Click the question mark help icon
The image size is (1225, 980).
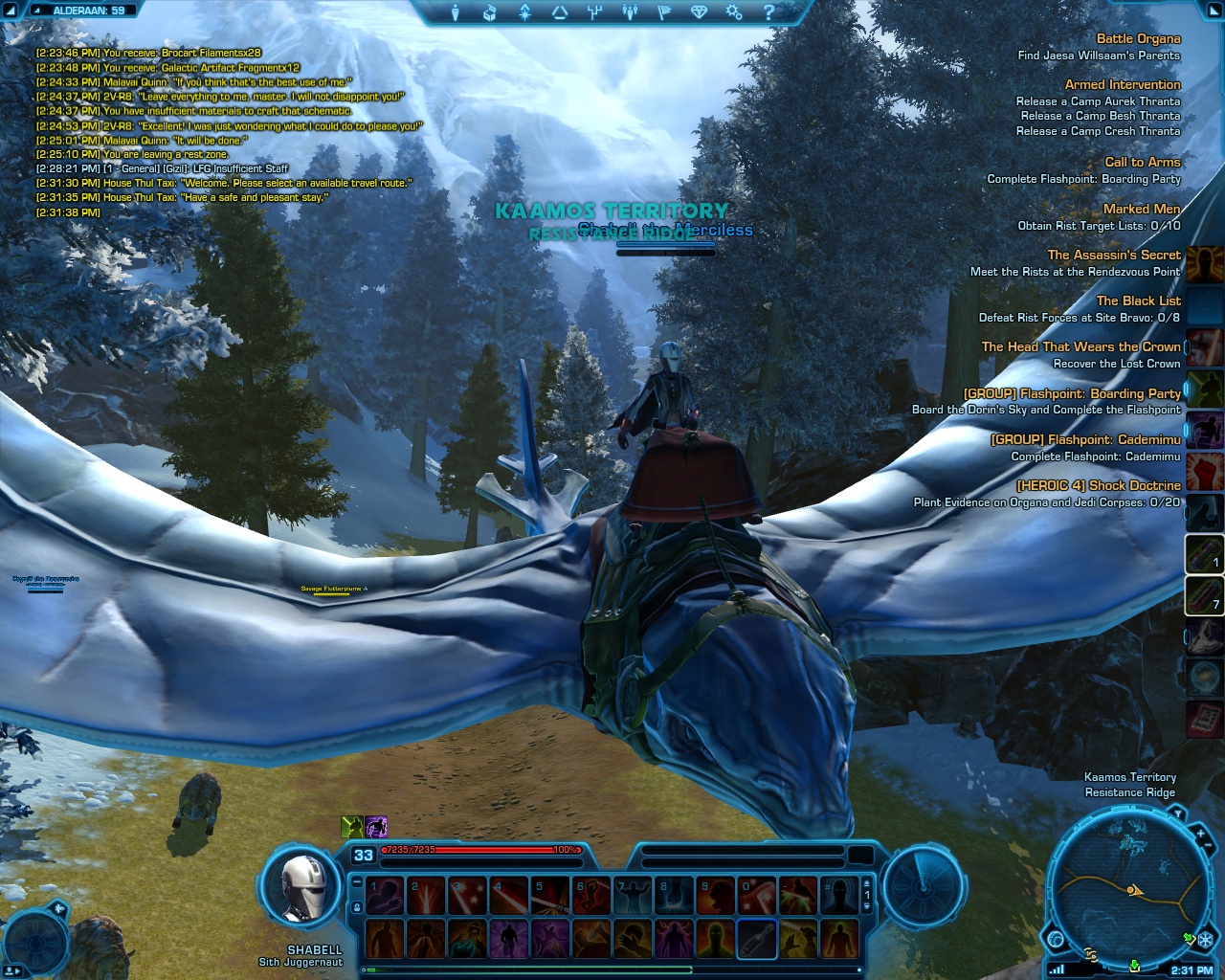click(x=768, y=12)
